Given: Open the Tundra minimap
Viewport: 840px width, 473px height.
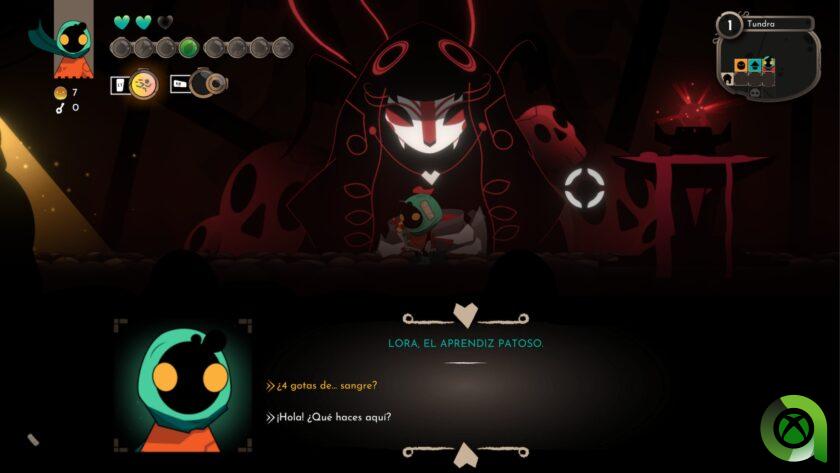Looking at the screenshot, I should 766,56.
